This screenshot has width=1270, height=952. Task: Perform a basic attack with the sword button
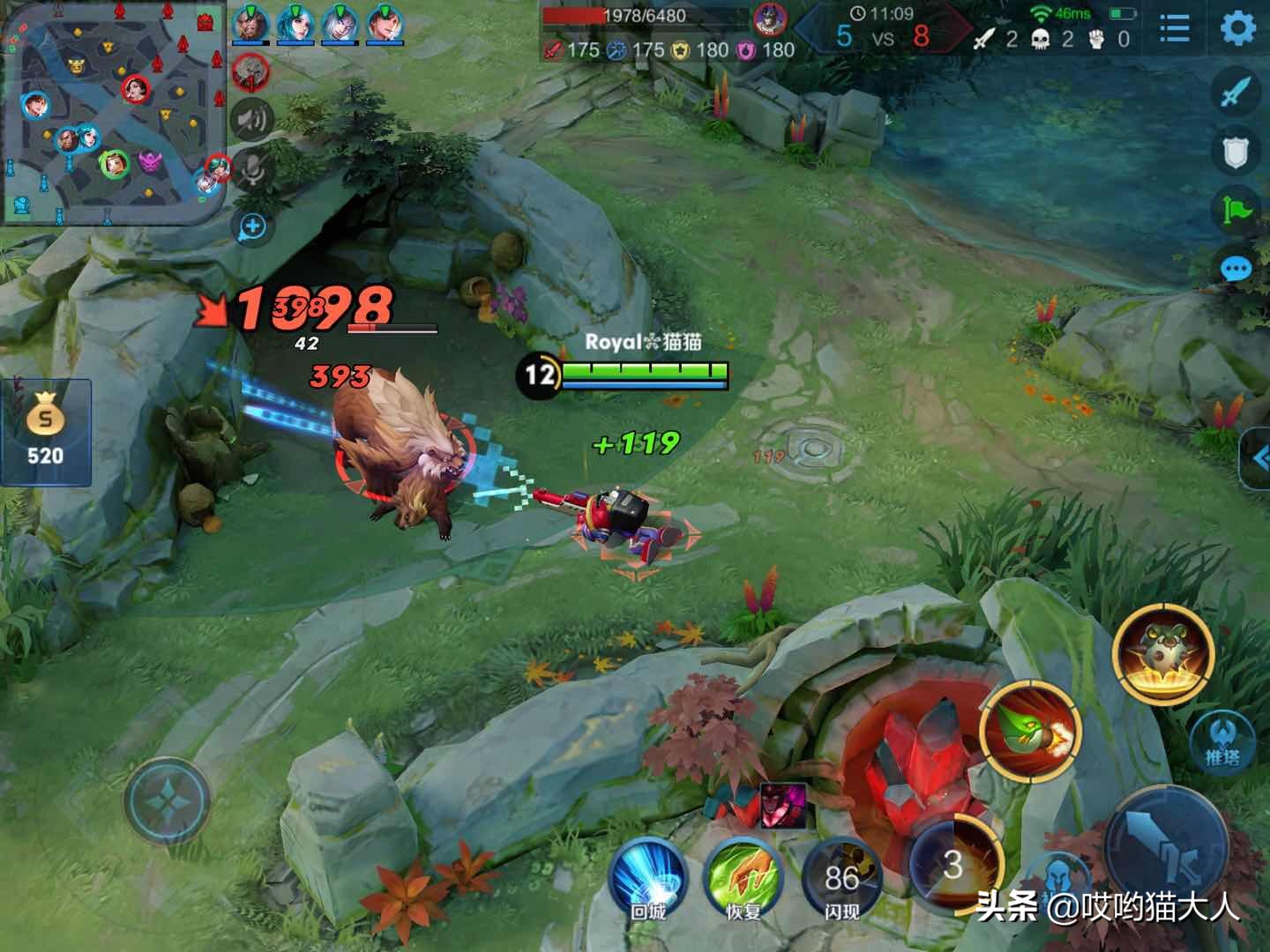pyautogui.click(x=1166, y=848)
